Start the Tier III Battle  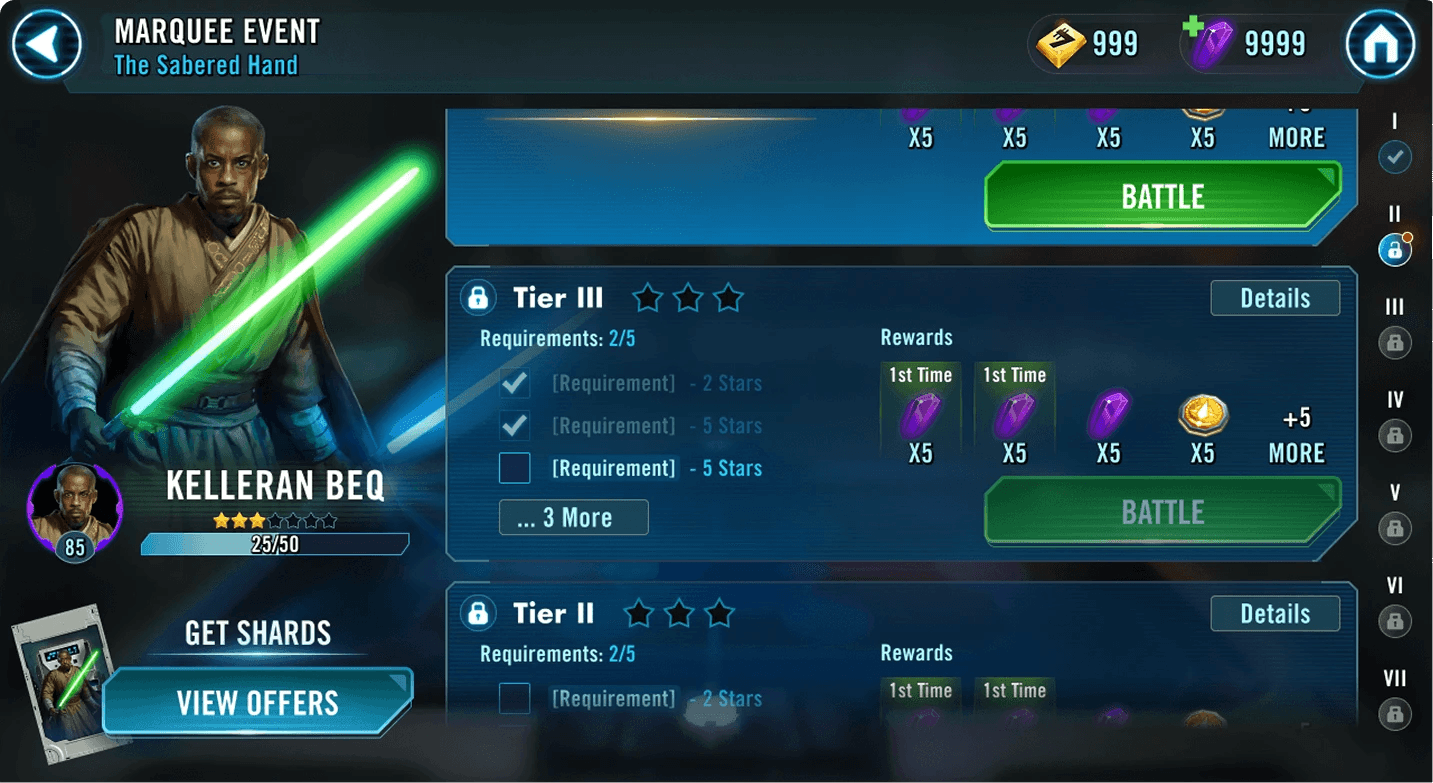1162,512
